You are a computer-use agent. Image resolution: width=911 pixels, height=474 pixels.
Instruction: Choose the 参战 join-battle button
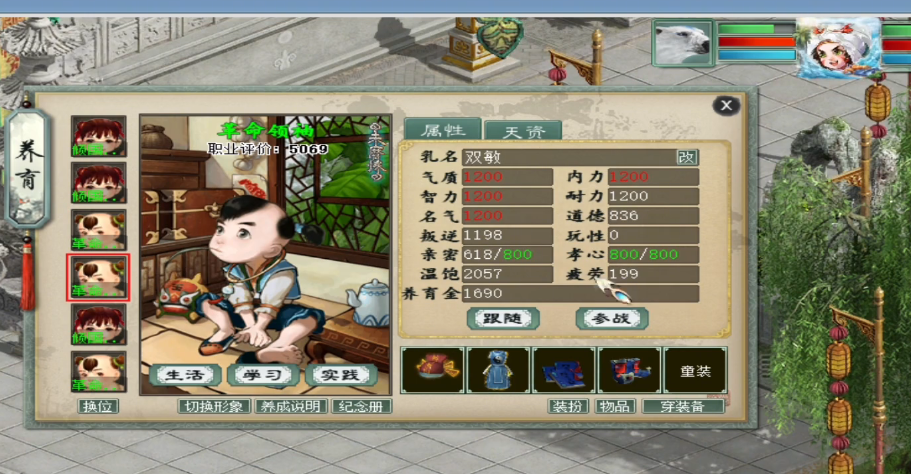coord(612,318)
